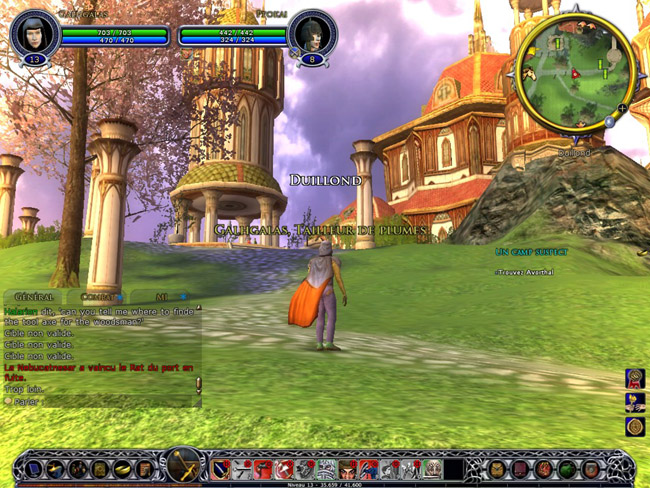Click the gold ring icon on the right edge
Screen dimensions: 650x488
pos(635,426)
